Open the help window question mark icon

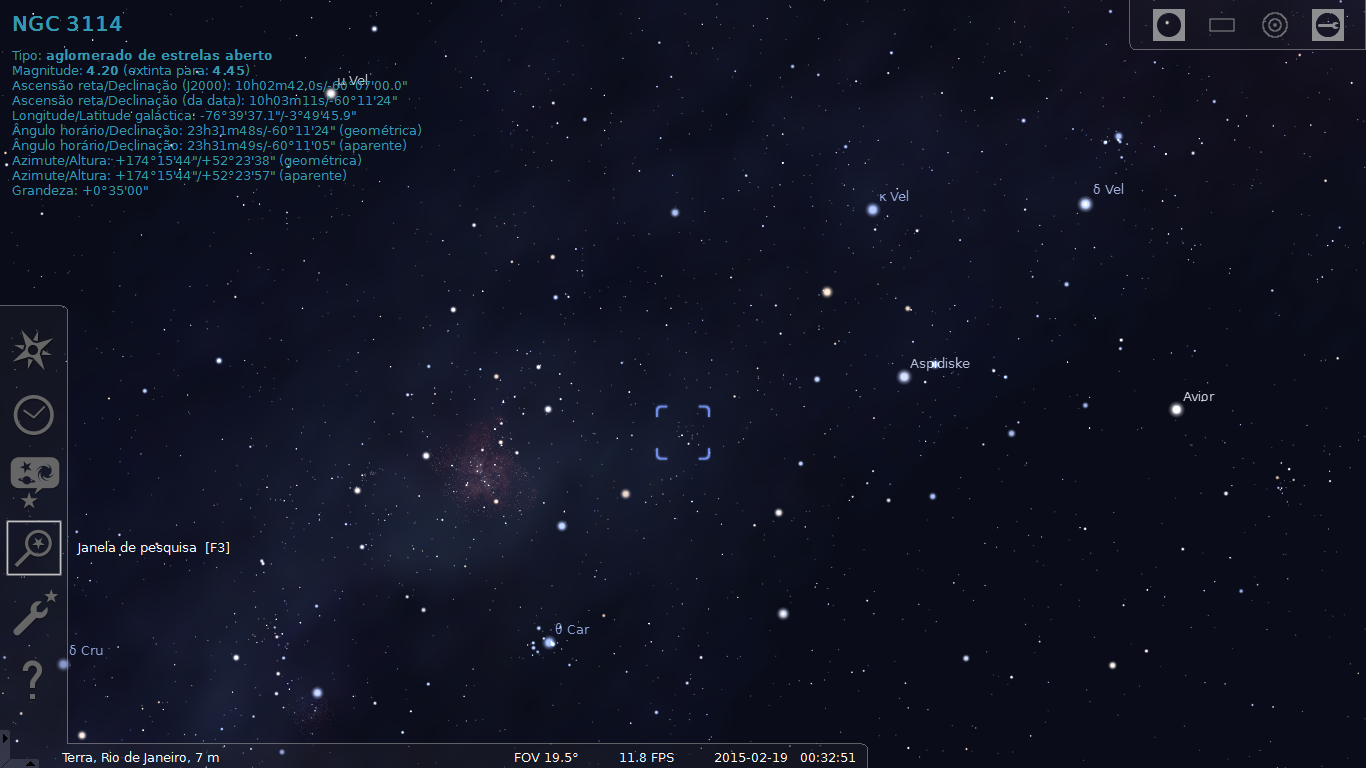[x=33, y=679]
